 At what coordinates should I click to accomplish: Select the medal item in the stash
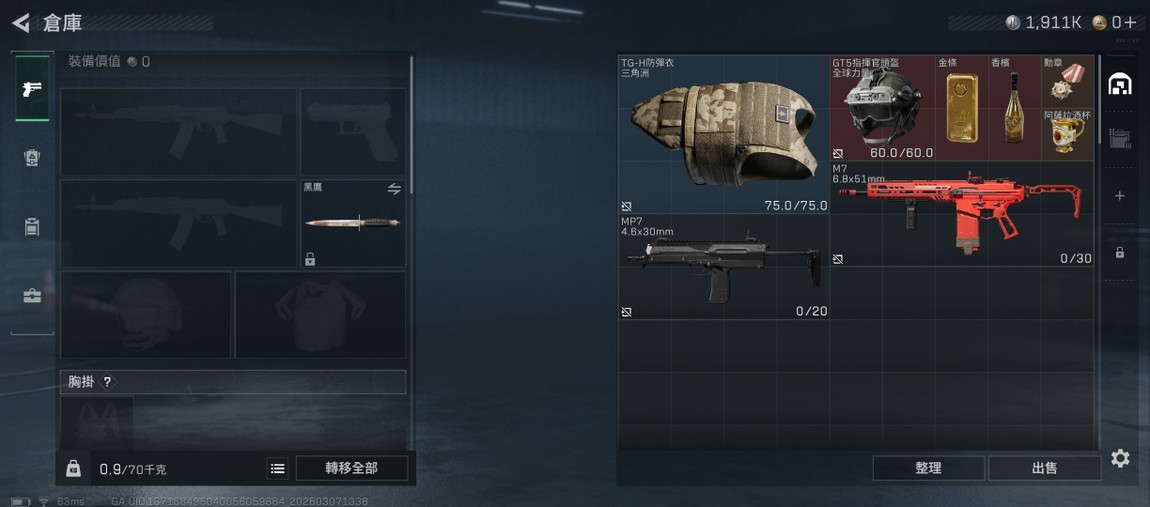click(x=1066, y=83)
